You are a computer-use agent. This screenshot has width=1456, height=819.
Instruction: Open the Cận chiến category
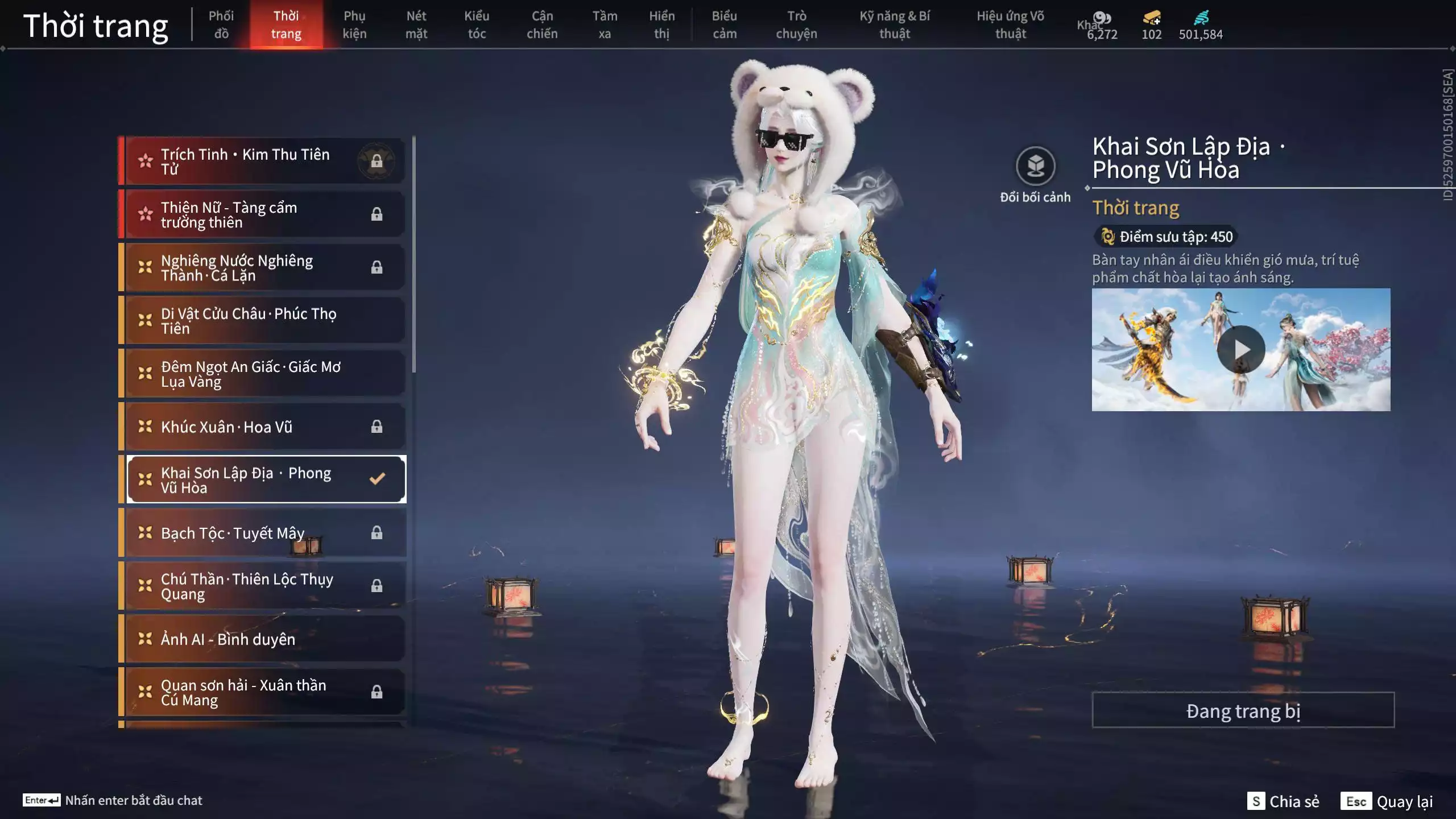click(x=542, y=24)
